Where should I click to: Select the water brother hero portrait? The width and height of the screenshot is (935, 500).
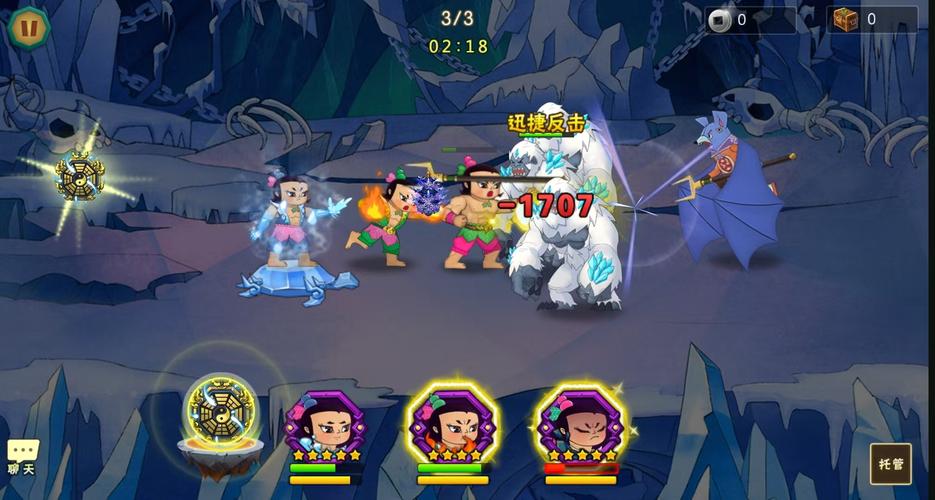[325, 425]
